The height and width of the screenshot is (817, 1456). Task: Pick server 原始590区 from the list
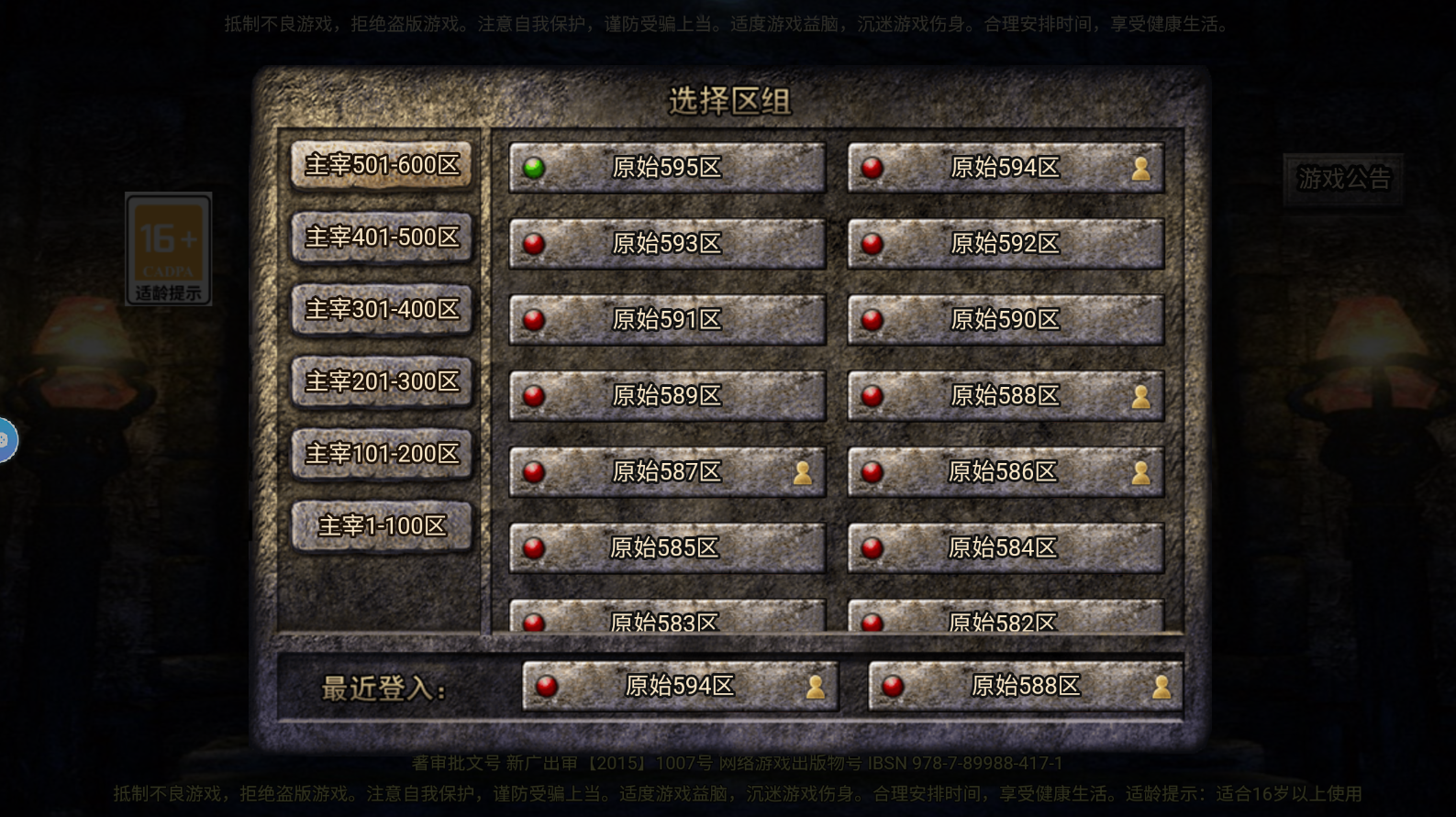click(x=1006, y=320)
